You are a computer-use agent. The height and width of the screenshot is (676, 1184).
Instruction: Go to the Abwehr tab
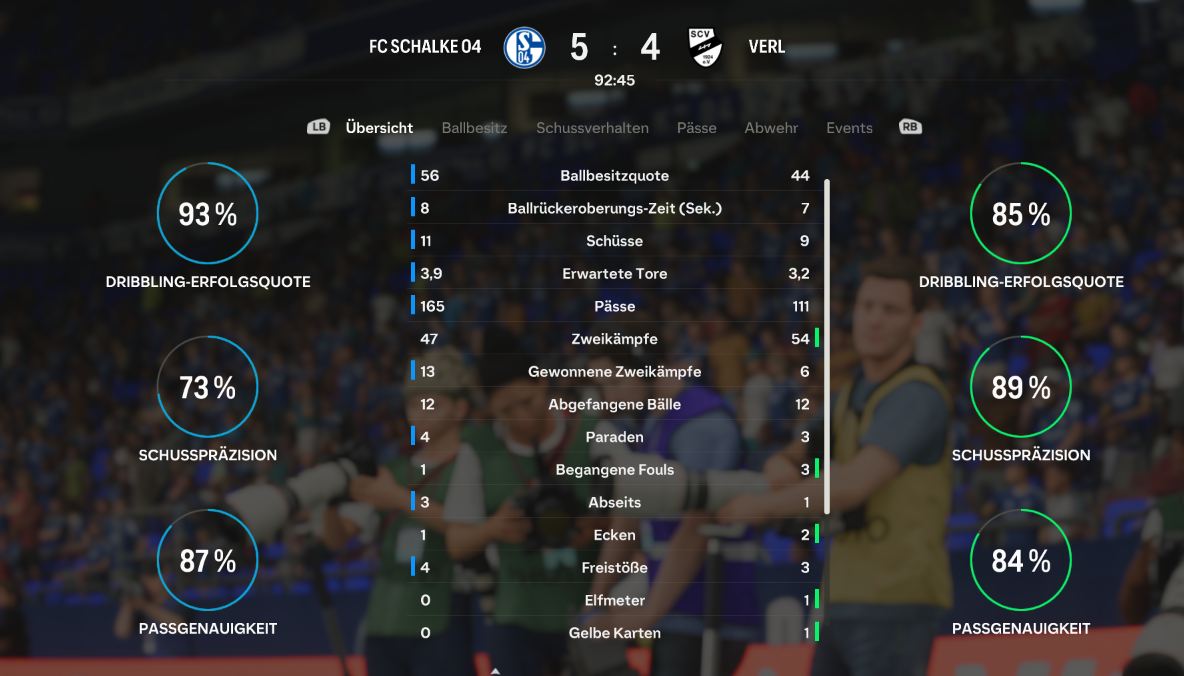pyautogui.click(x=771, y=128)
